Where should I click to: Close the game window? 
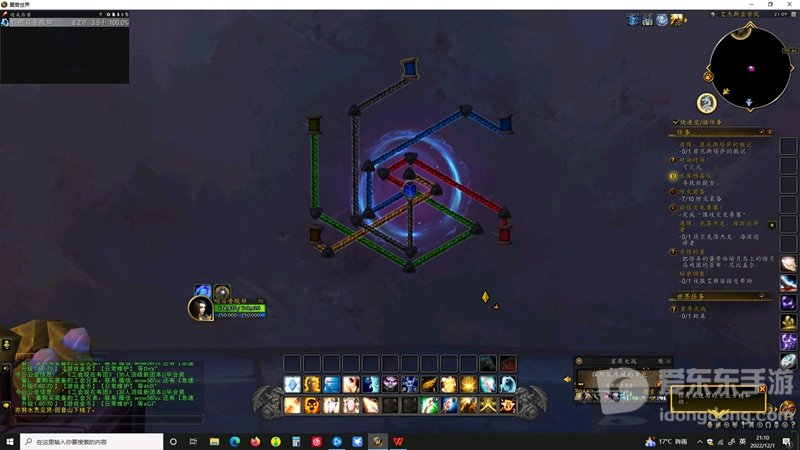pyautogui.click(x=789, y=5)
